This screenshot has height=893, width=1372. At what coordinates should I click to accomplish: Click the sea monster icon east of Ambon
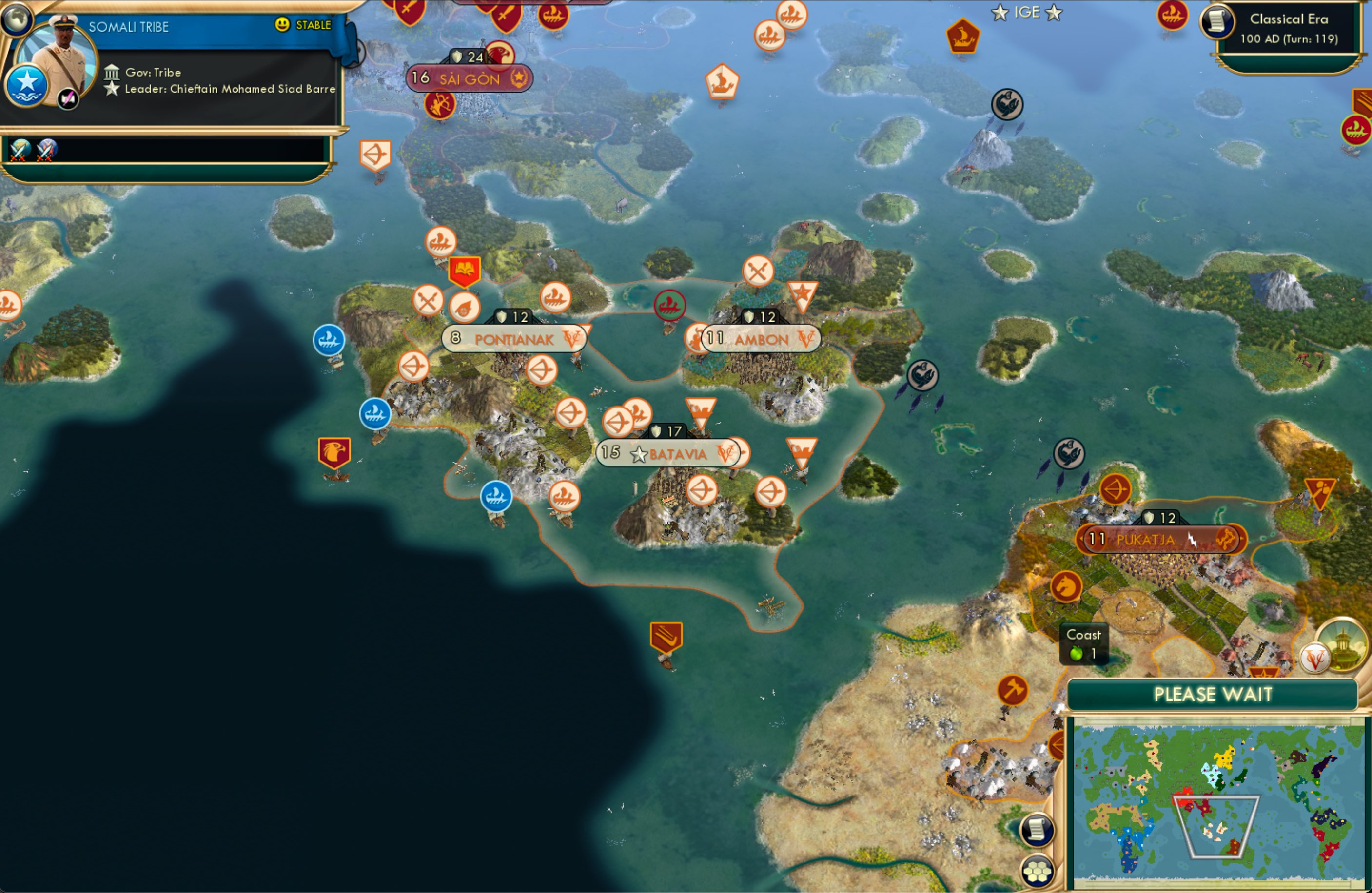[923, 375]
